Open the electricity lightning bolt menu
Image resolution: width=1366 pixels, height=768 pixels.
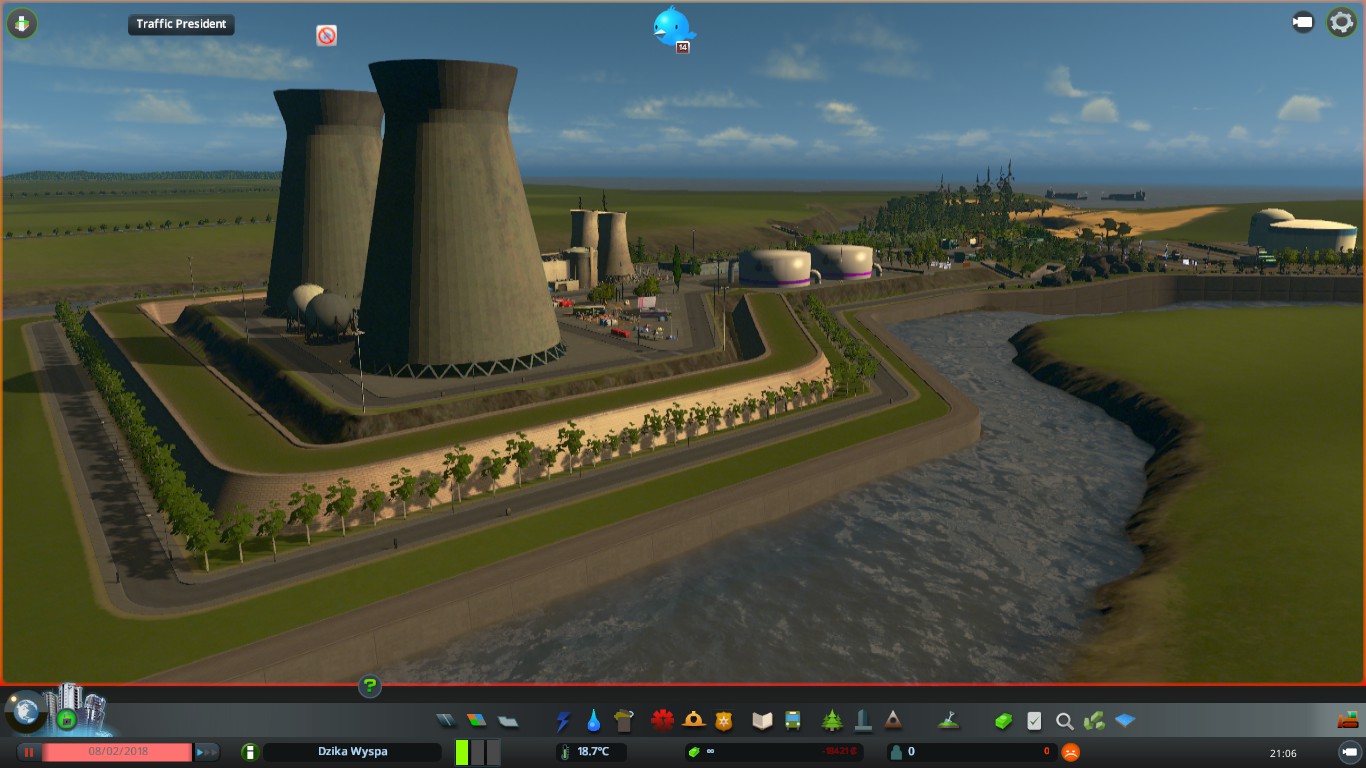pyautogui.click(x=564, y=720)
